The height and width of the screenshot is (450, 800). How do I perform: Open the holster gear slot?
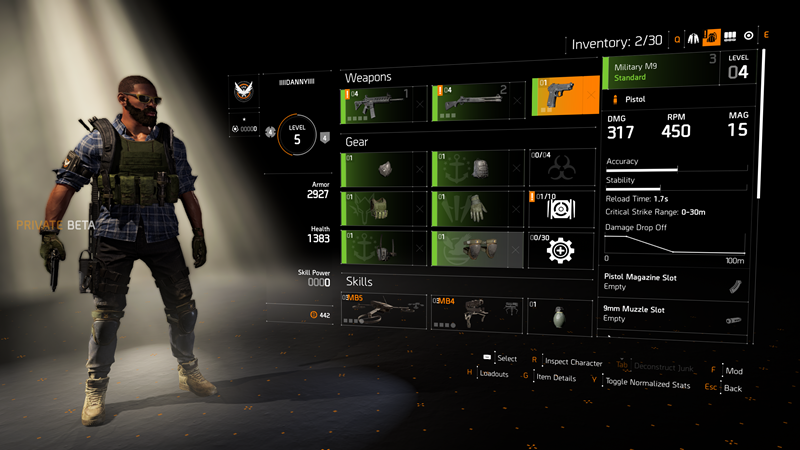[382, 248]
